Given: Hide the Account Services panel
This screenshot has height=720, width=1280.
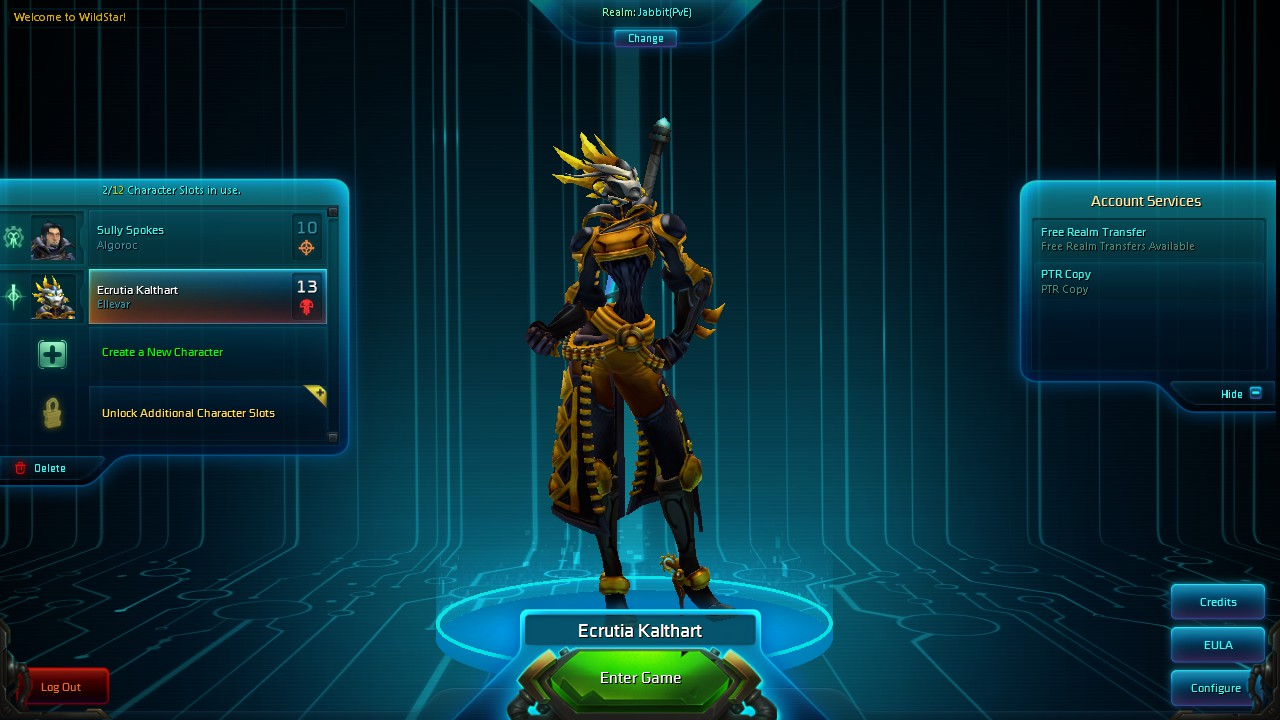Looking at the screenshot, I should (1241, 394).
